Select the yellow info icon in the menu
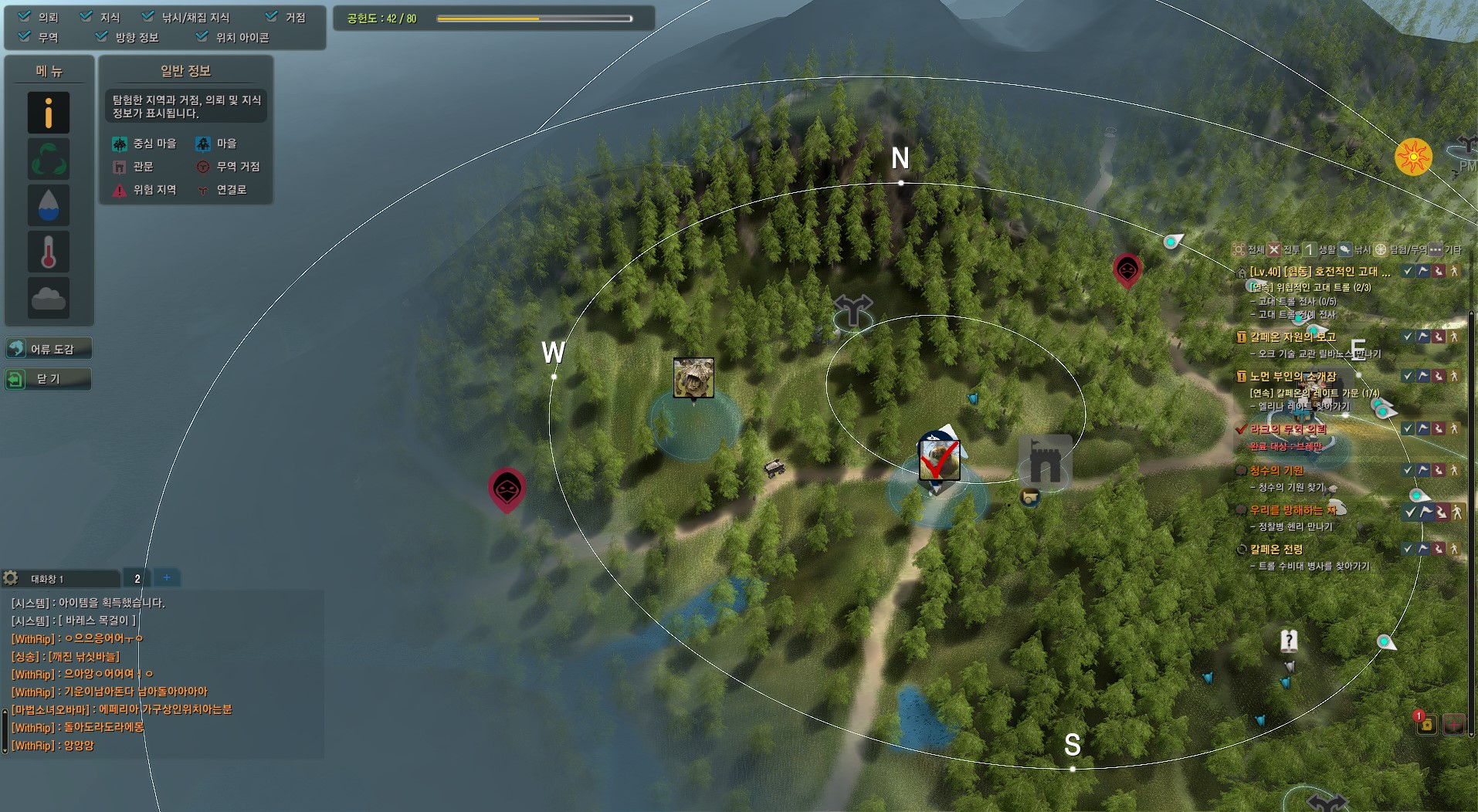The width and height of the screenshot is (1478, 812). coord(49,113)
